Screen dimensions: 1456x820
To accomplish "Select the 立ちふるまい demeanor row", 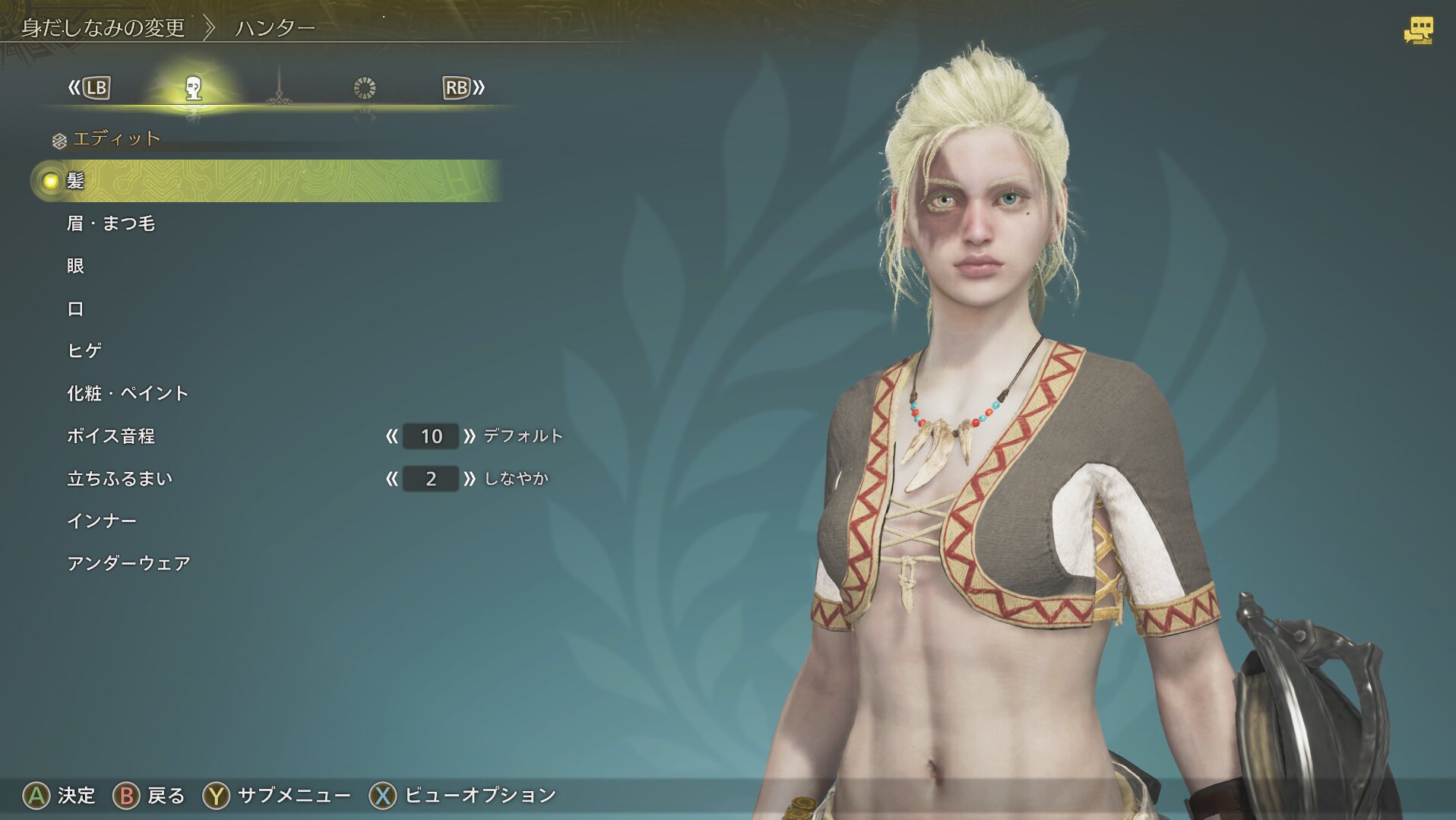I will coord(120,478).
